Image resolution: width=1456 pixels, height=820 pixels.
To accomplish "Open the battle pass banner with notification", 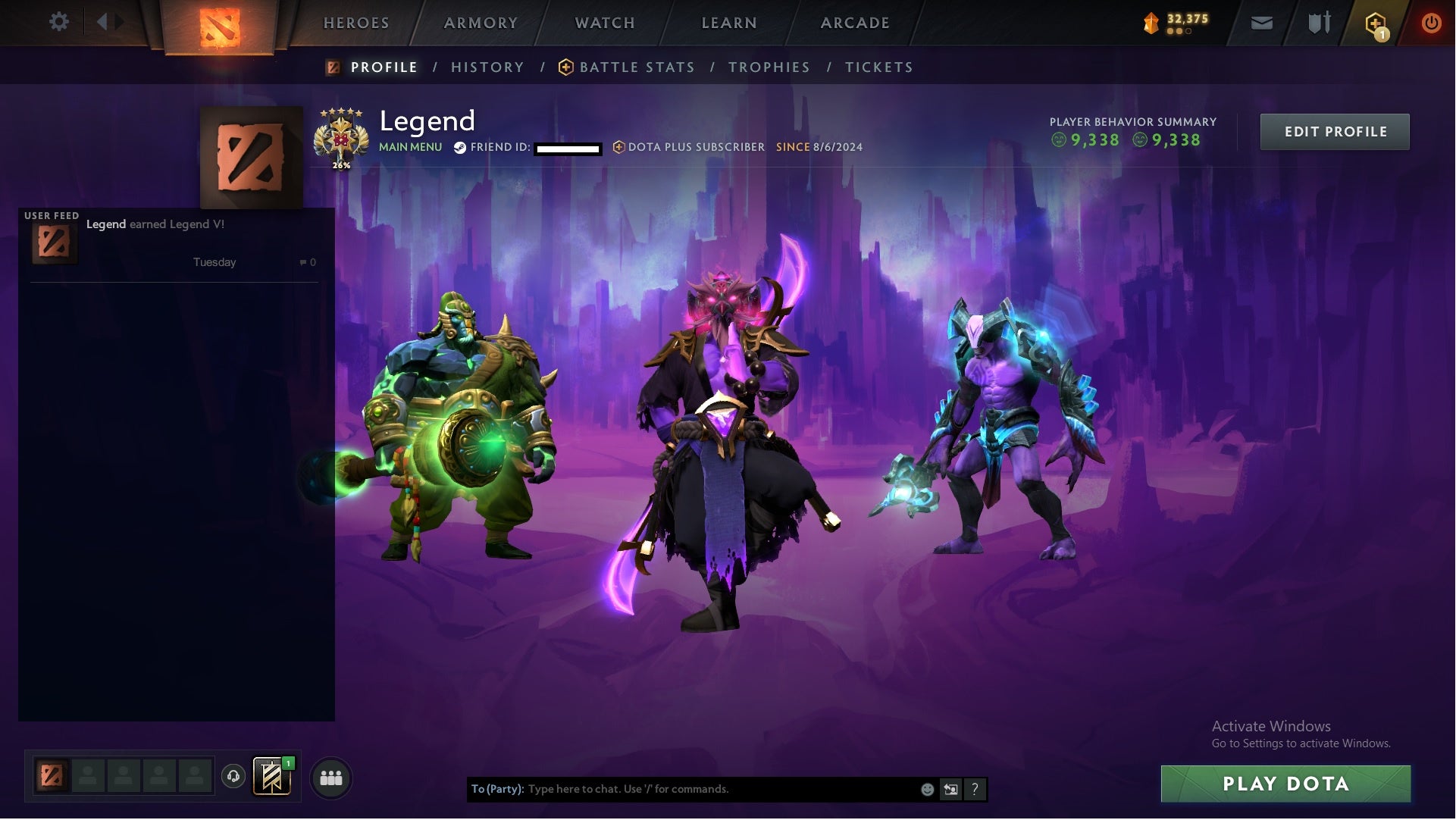I will click(271, 777).
